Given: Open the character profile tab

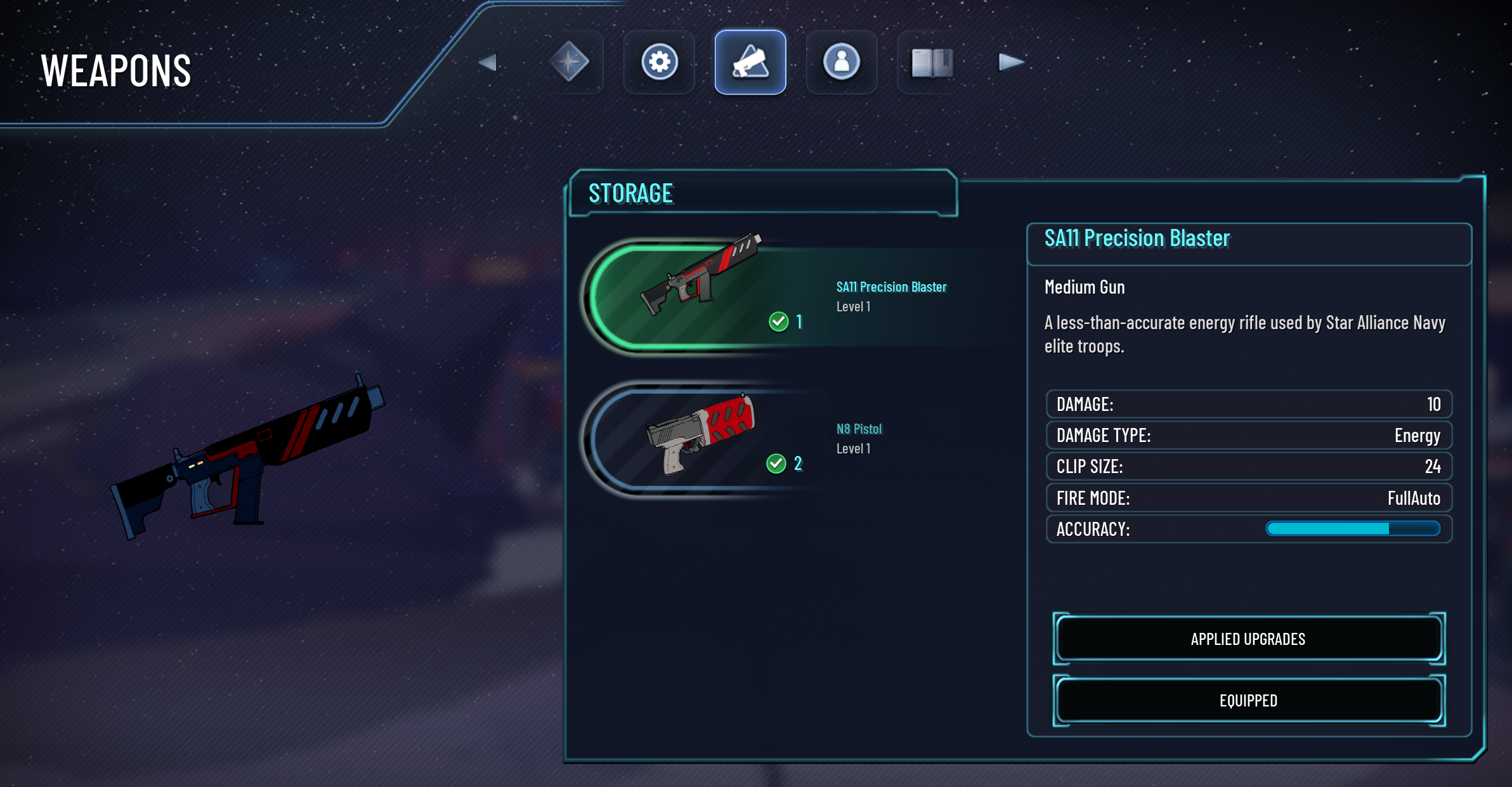Looking at the screenshot, I should point(842,62).
